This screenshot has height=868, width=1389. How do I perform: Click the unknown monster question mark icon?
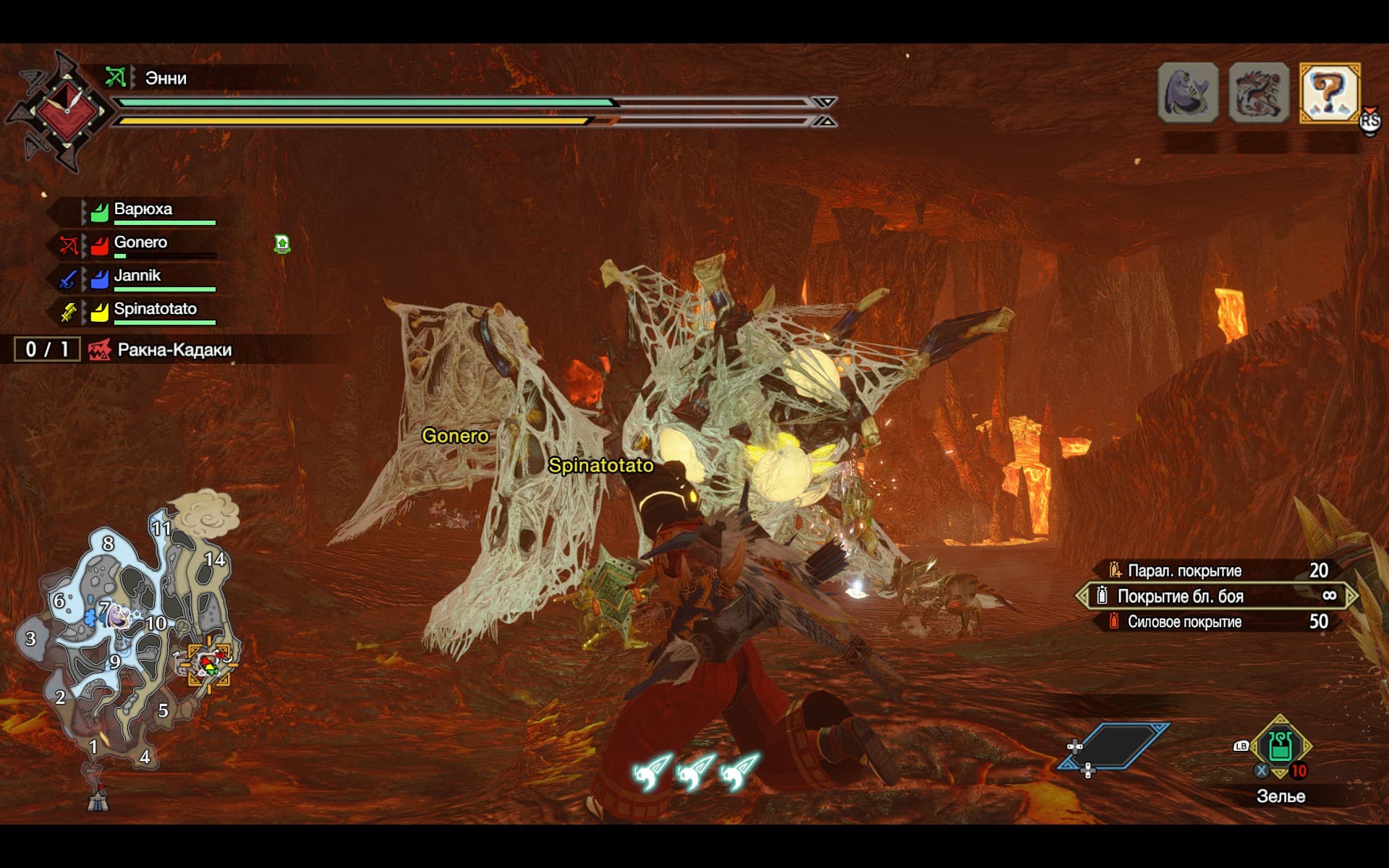1330,93
